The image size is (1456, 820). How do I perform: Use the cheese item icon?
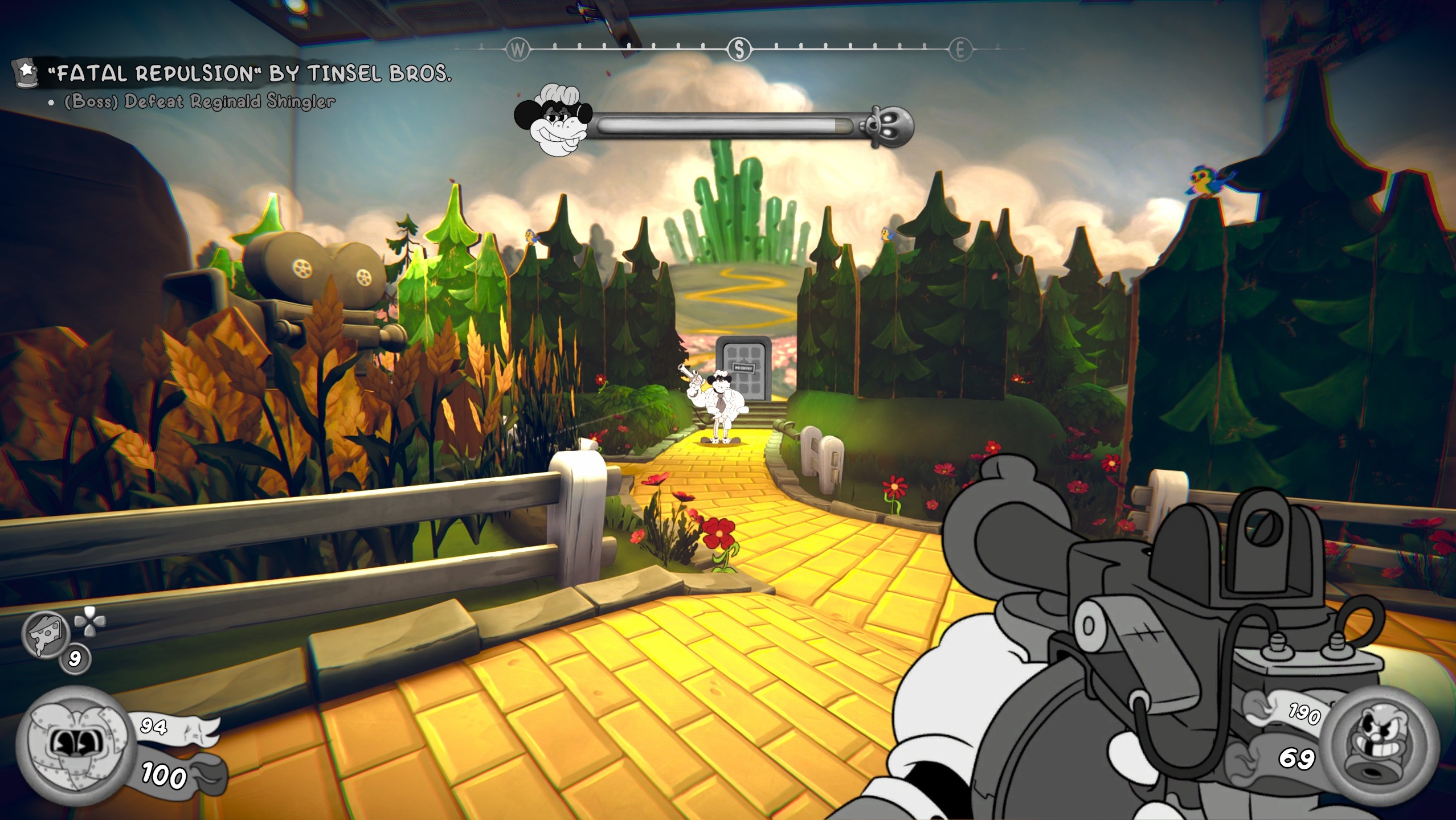46,634
